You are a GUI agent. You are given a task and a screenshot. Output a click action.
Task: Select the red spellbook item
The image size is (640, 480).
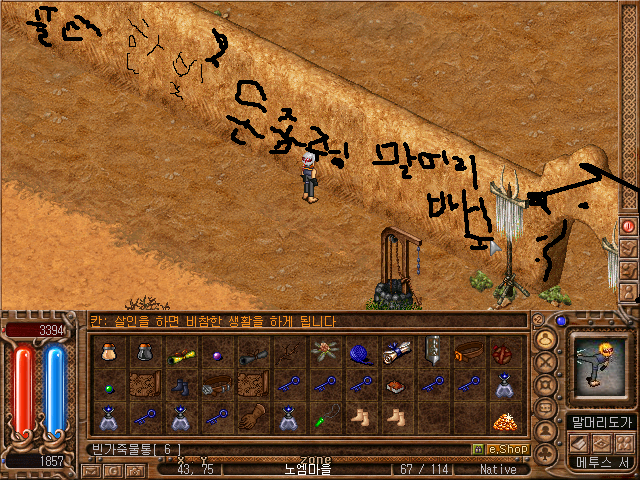(396, 385)
